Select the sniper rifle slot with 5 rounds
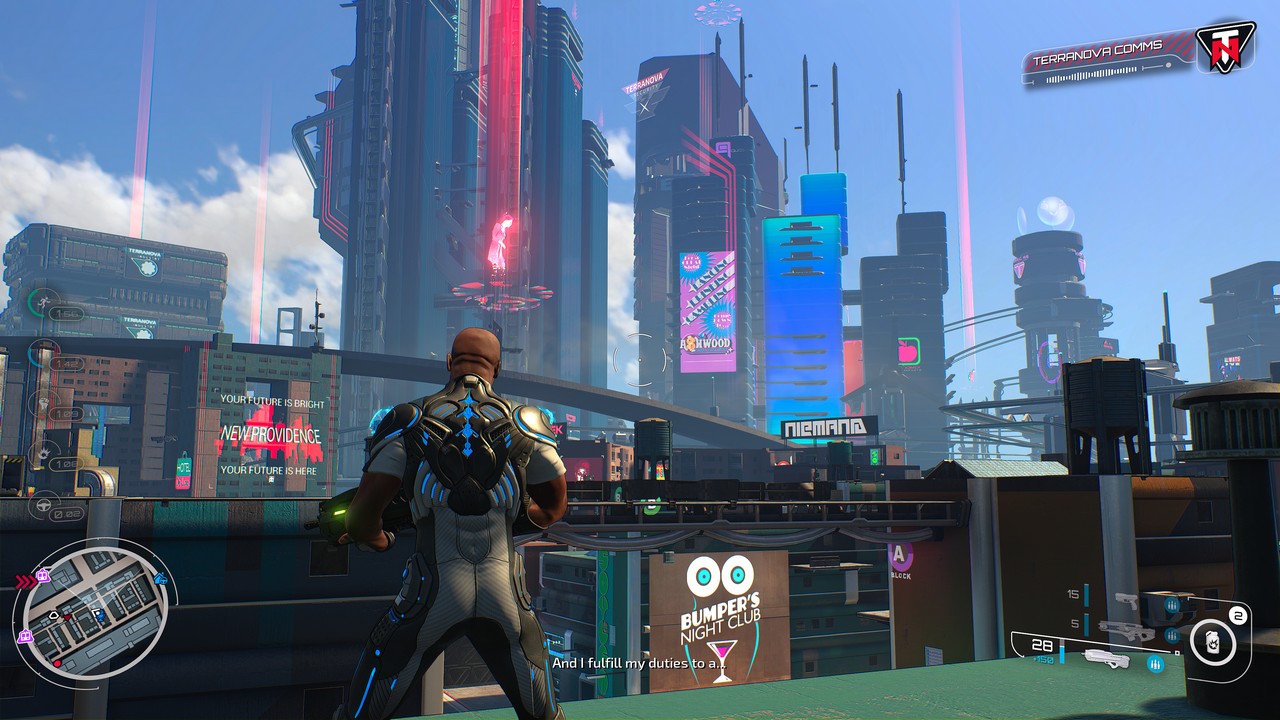 pos(1127,630)
